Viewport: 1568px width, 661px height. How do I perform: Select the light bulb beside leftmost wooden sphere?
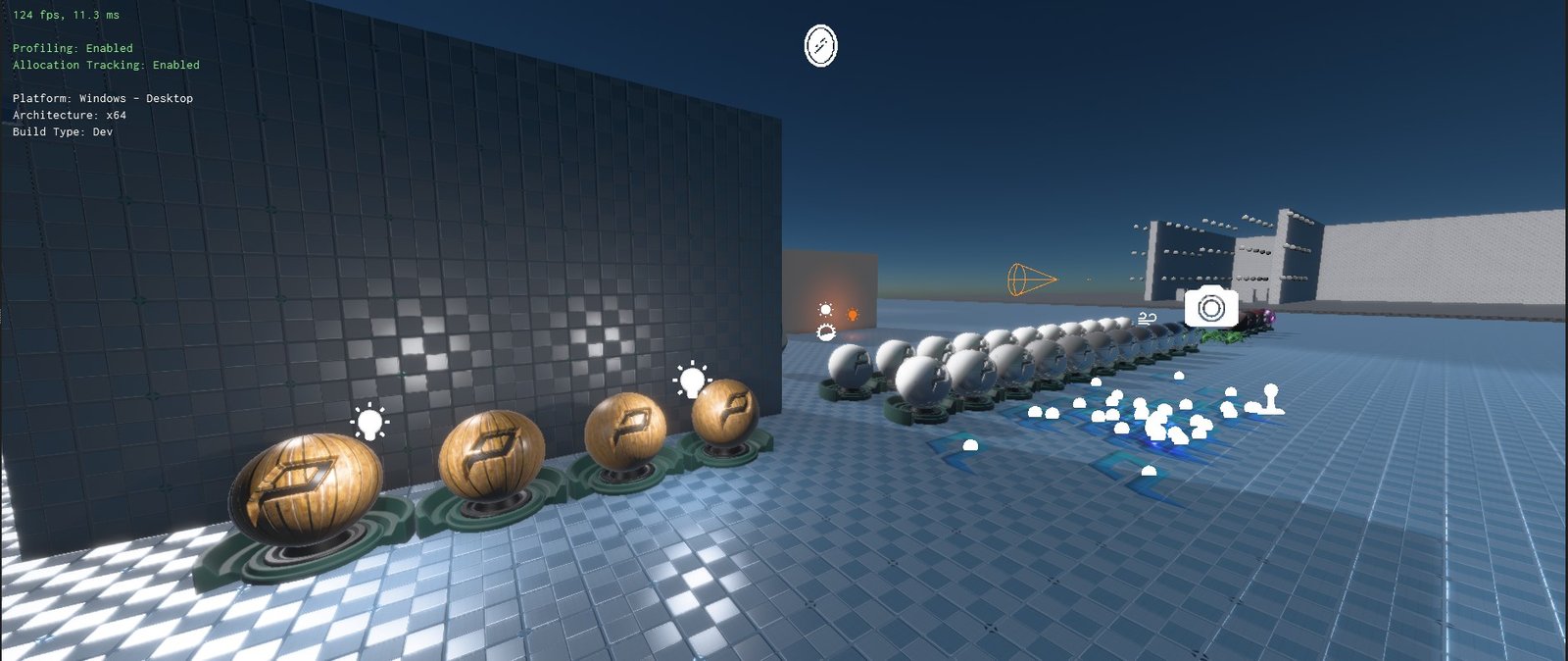(x=369, y=422)
